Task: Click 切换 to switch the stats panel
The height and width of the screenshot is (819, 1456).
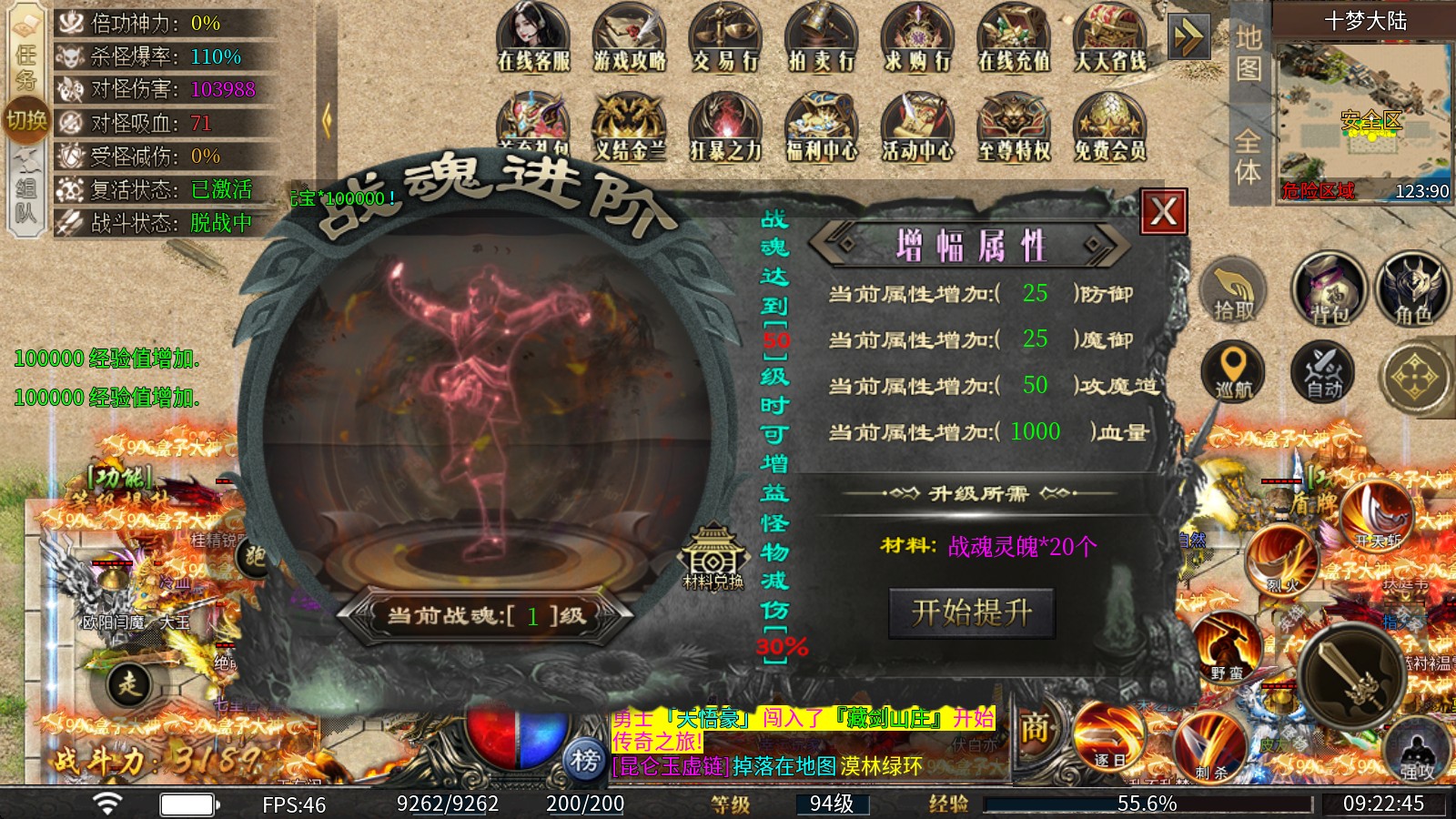Action: coord(27,122)
